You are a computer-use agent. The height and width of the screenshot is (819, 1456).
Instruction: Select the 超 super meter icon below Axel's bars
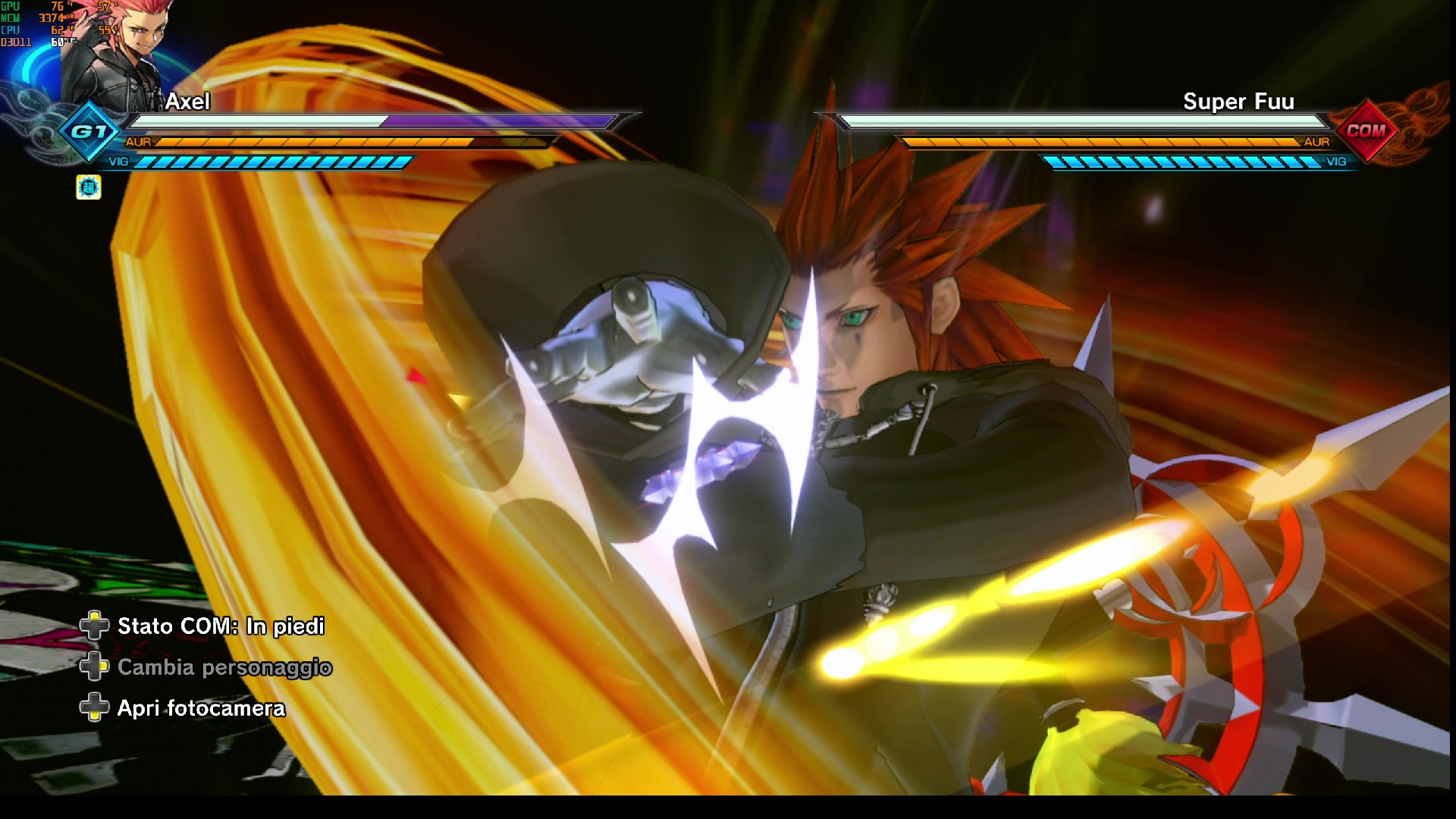point(88,186)
